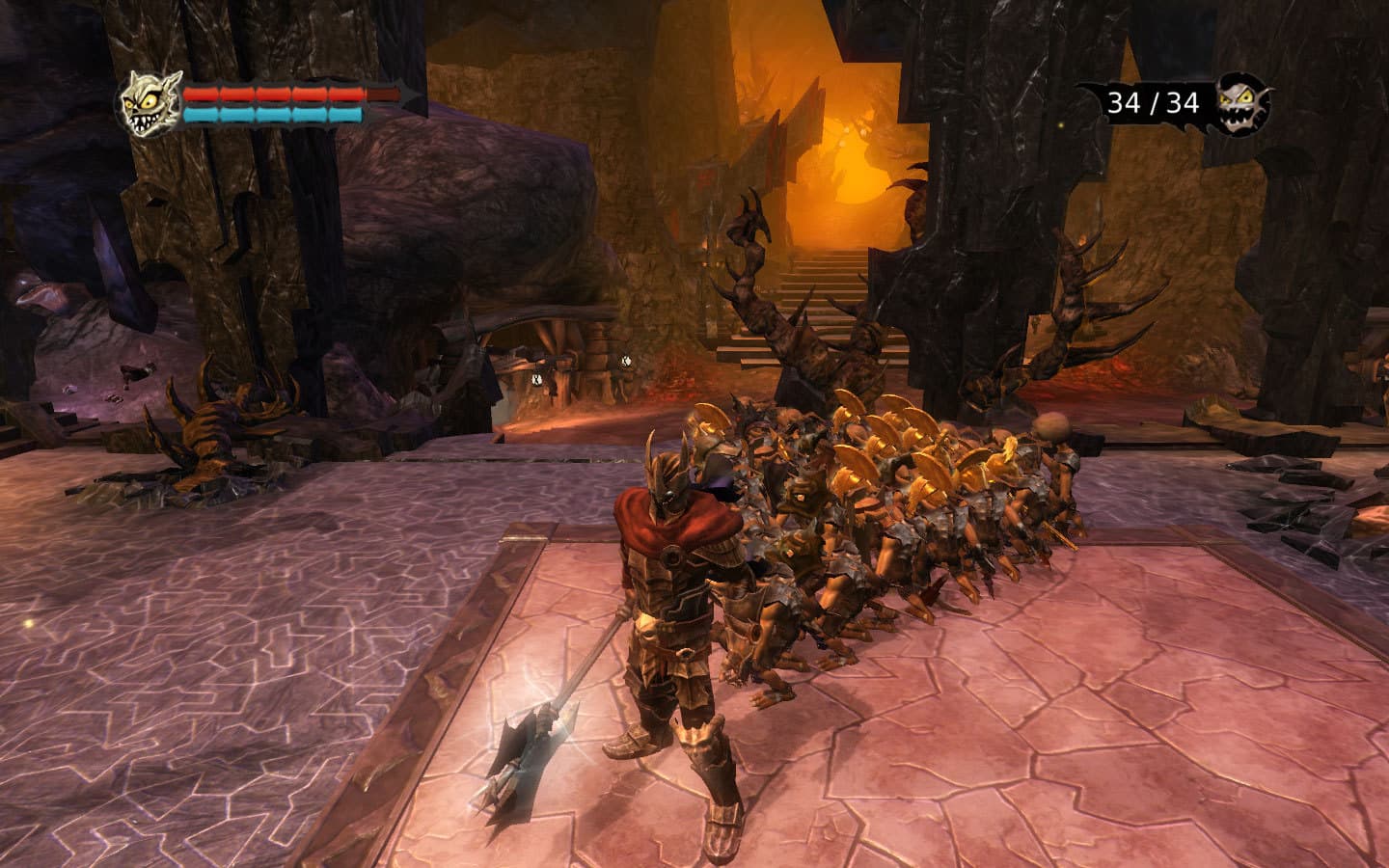
Task: Click the white minion marker under the bridge
Action: [x=537, y=379]
